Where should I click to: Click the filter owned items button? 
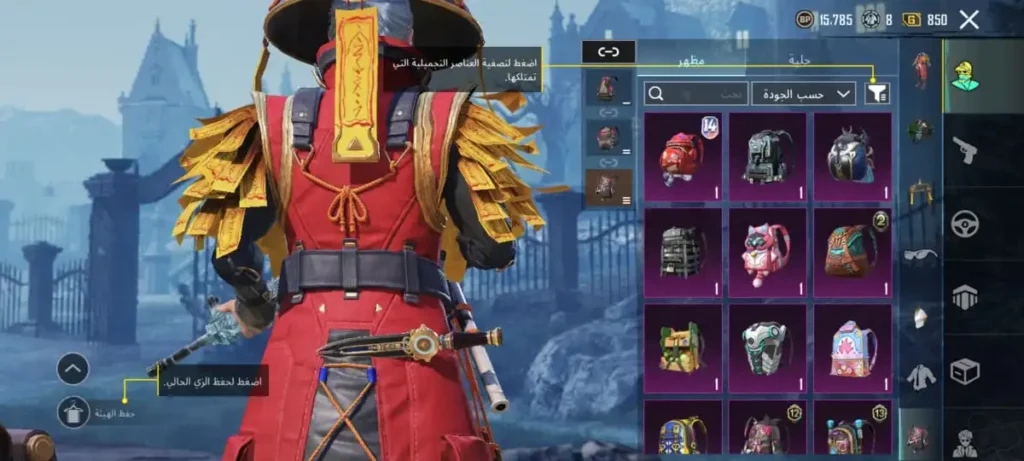(x=879, y=94)
